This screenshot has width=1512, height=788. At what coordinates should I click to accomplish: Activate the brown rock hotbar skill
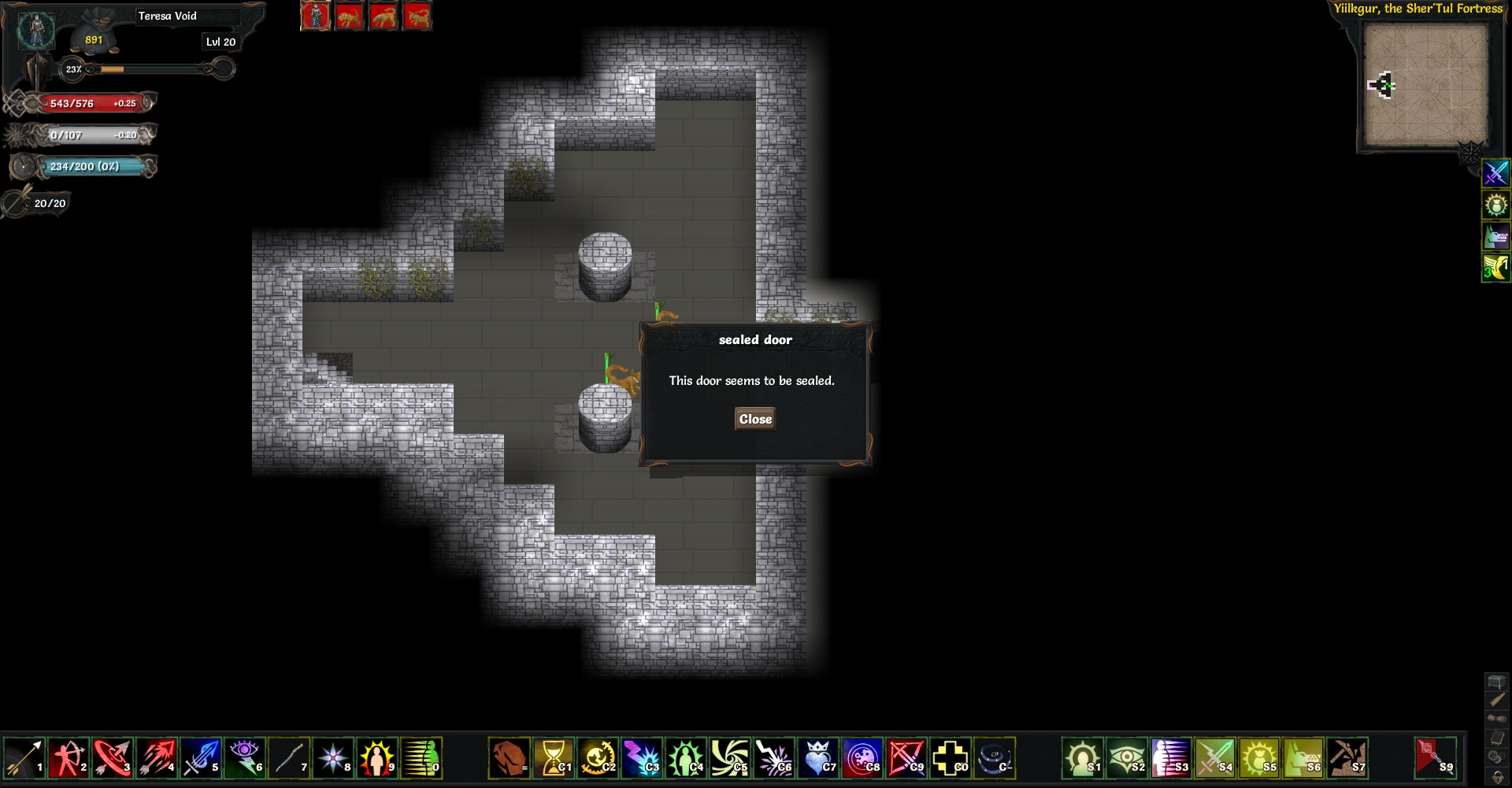510,758
